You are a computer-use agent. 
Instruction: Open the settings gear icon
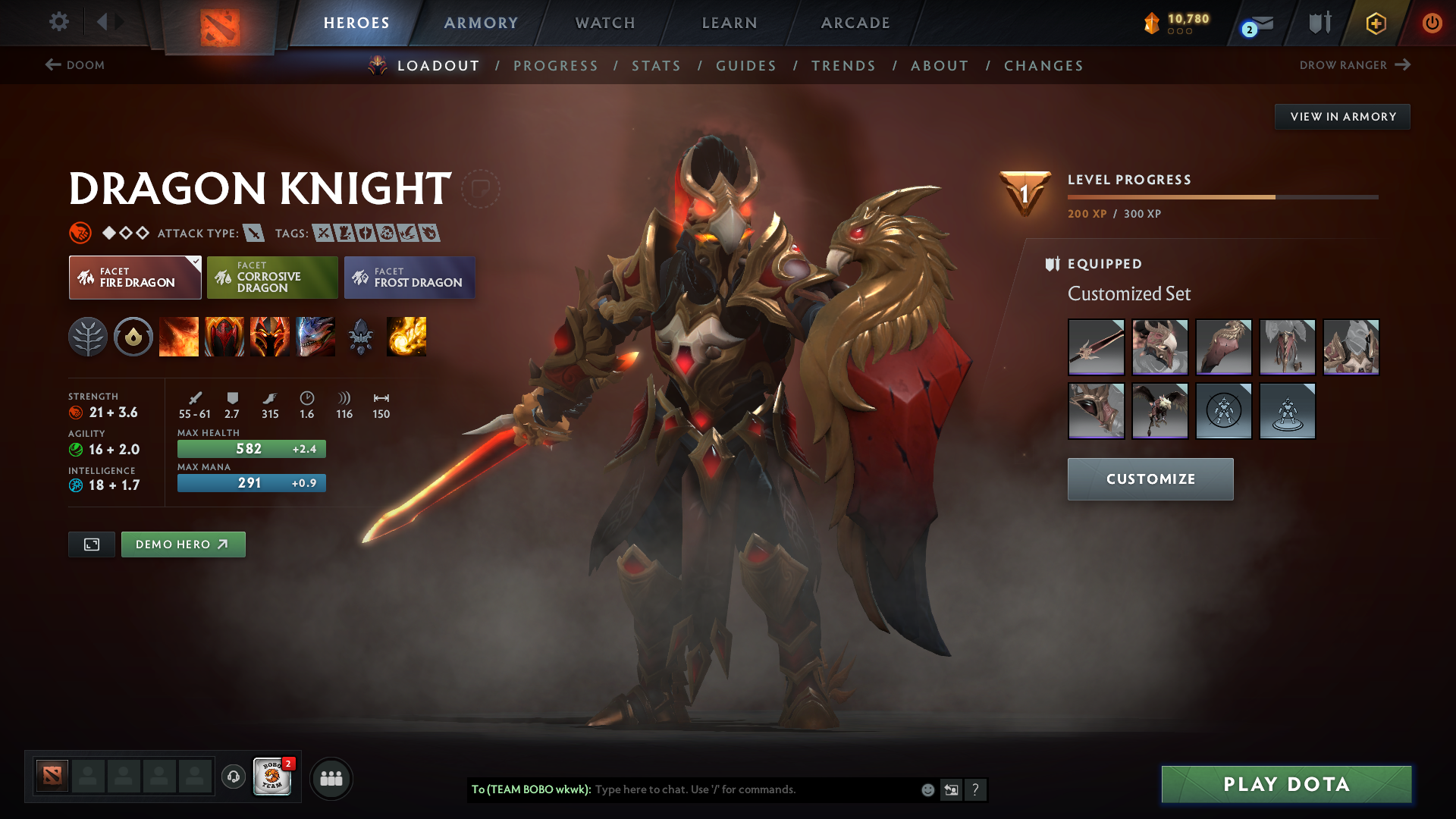click(59, 23)
